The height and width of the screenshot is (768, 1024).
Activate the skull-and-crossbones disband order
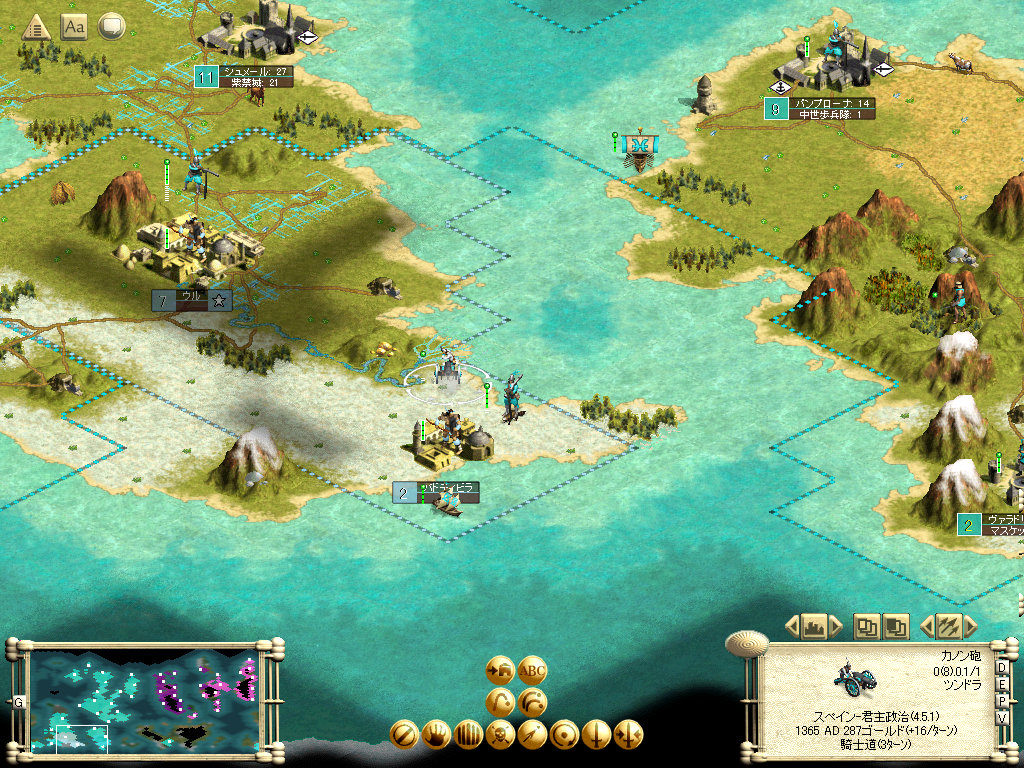[x=500, y=735]
